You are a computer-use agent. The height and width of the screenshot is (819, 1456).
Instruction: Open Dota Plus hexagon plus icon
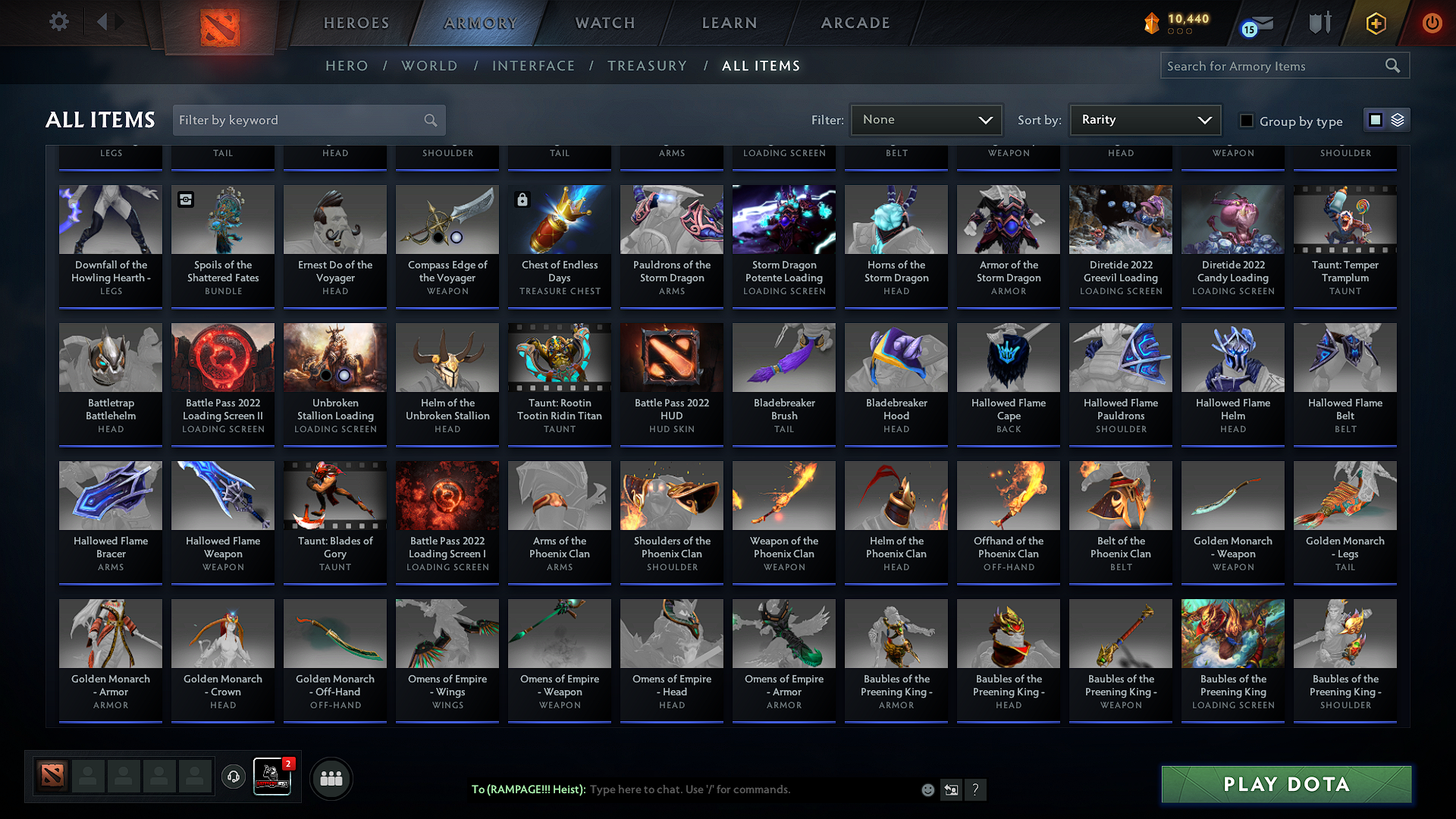[1376, 23]
